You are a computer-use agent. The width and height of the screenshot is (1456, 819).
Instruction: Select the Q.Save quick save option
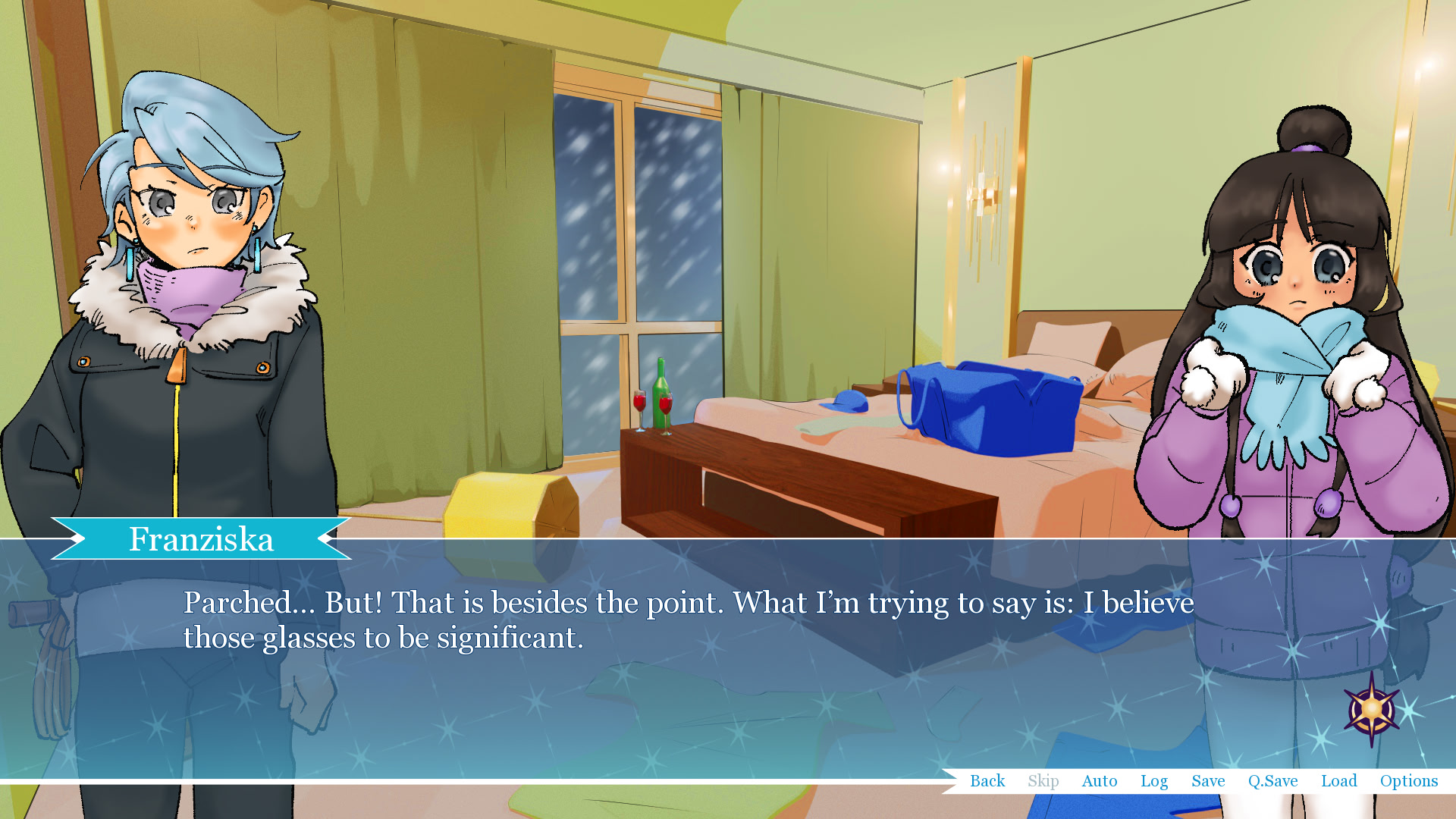coord(1273,781)
